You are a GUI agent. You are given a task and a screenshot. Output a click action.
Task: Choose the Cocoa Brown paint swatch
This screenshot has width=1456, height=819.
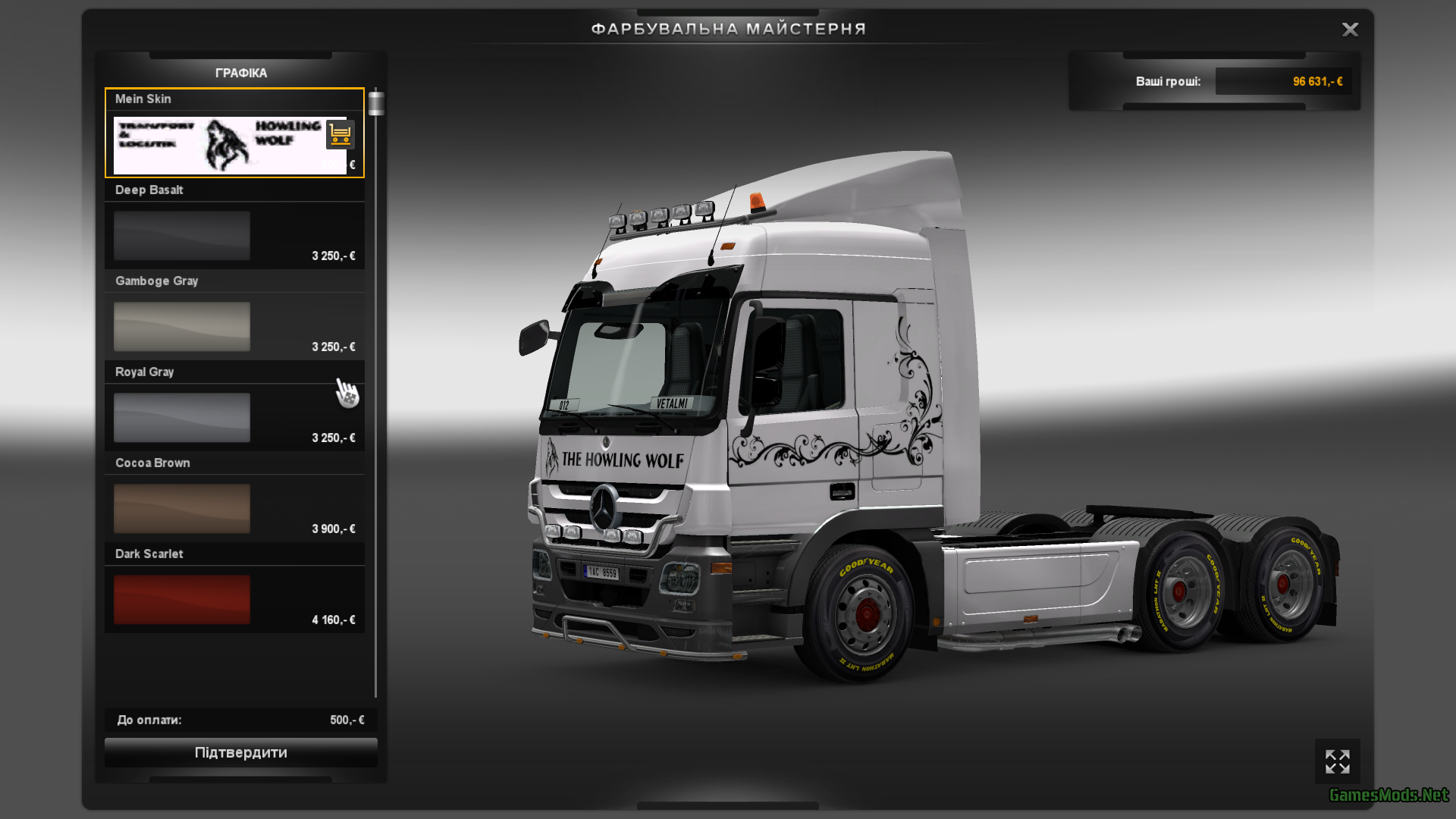tap(182, 509)
